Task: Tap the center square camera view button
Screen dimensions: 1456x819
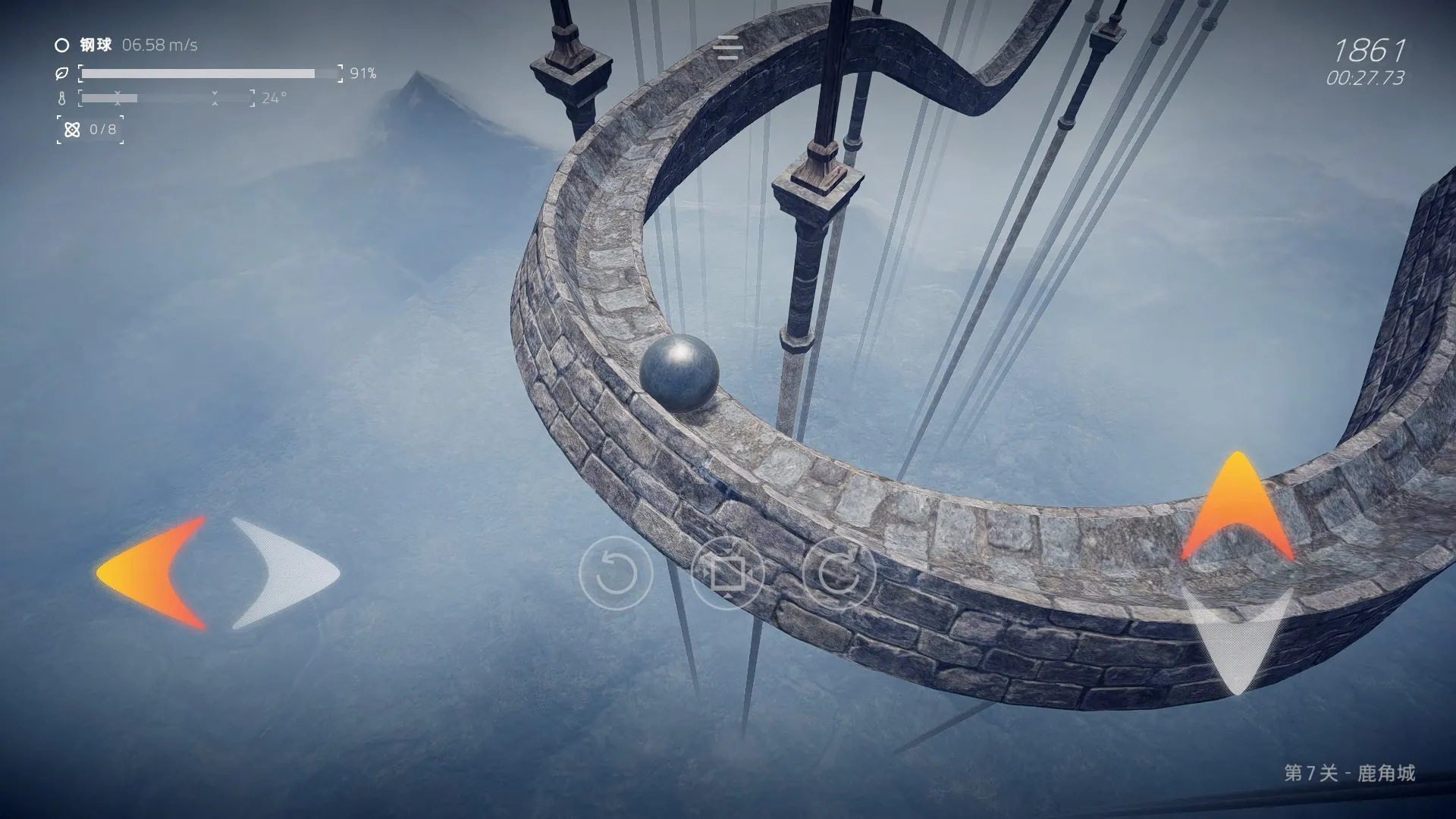Action: (x=726, y=573)
